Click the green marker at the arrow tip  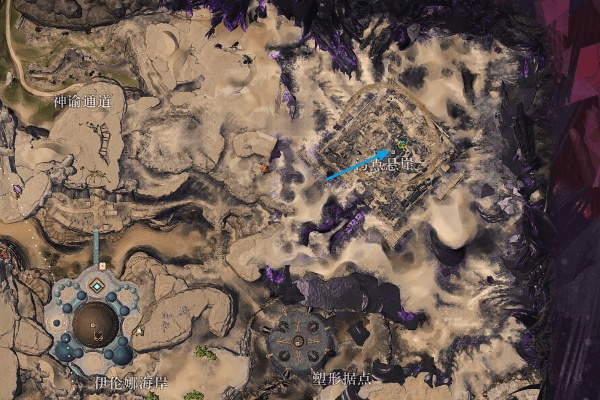401,144
